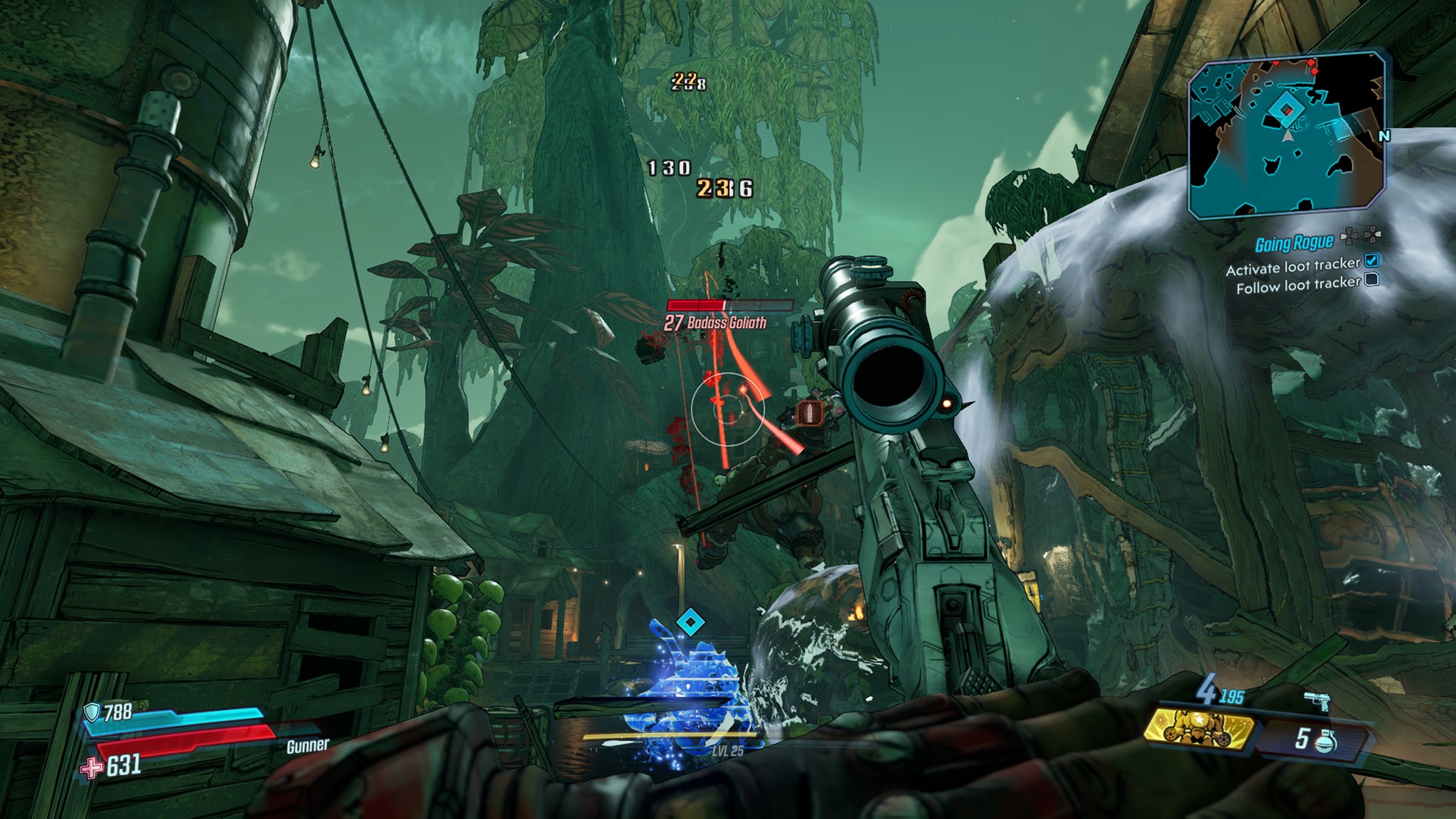1456x819 pixels.
Task: Click the Follow loot tracker checkbox
Action: [x=1372, y=279]
